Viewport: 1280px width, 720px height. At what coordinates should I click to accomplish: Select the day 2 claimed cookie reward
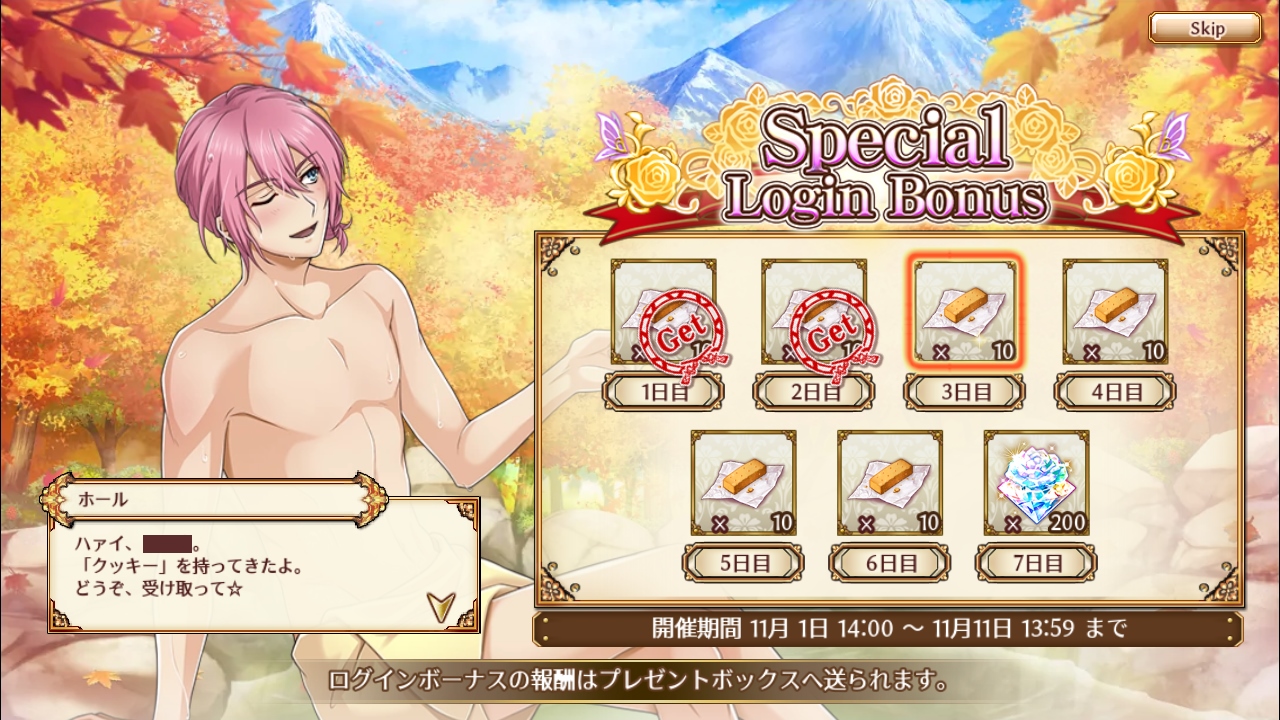[814, 312]
